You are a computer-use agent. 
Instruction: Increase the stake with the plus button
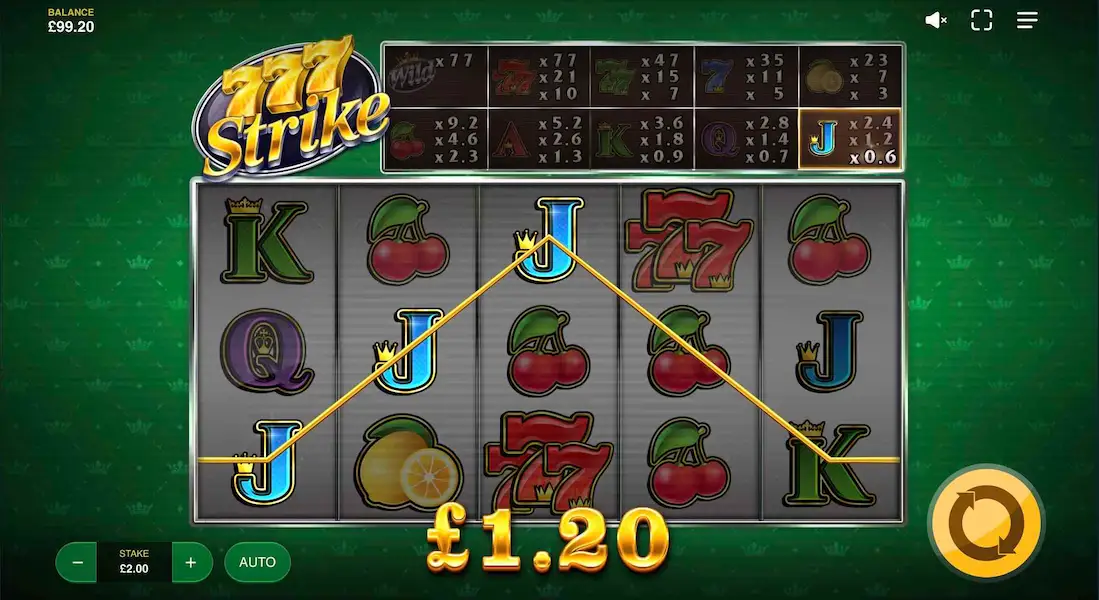point(191,562)
